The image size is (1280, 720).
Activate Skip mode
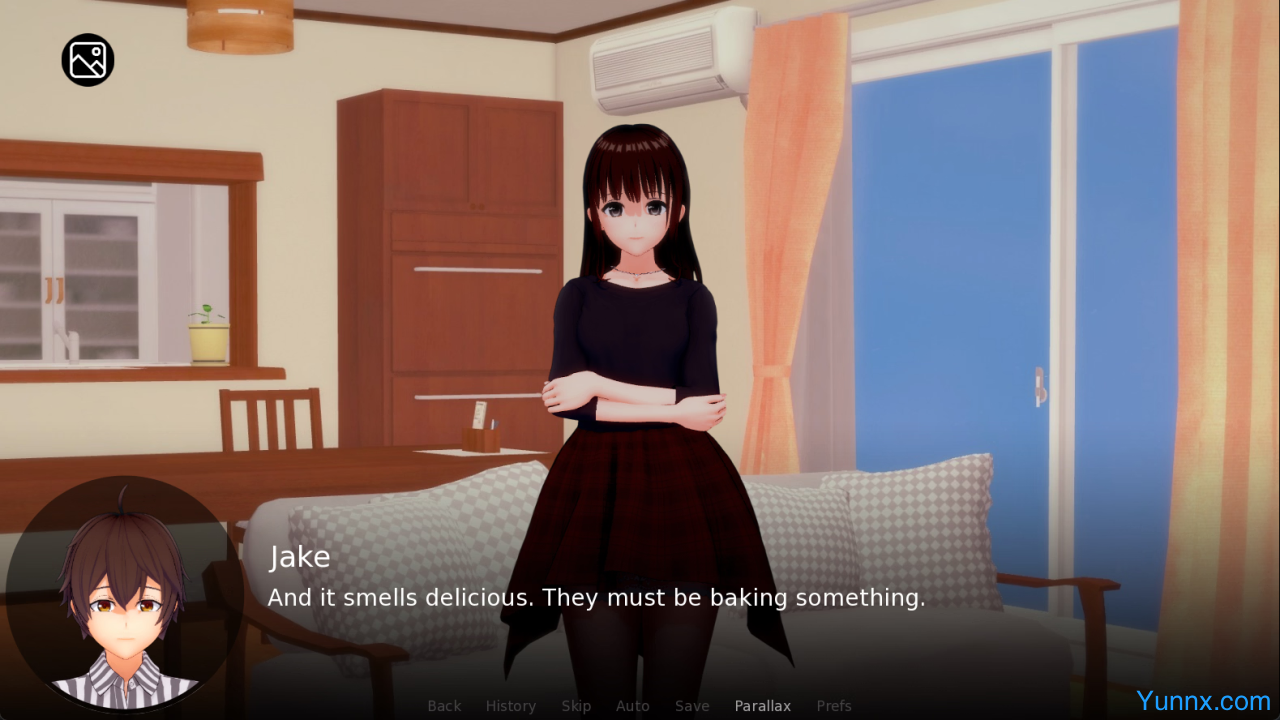click(x=576, y=706)
